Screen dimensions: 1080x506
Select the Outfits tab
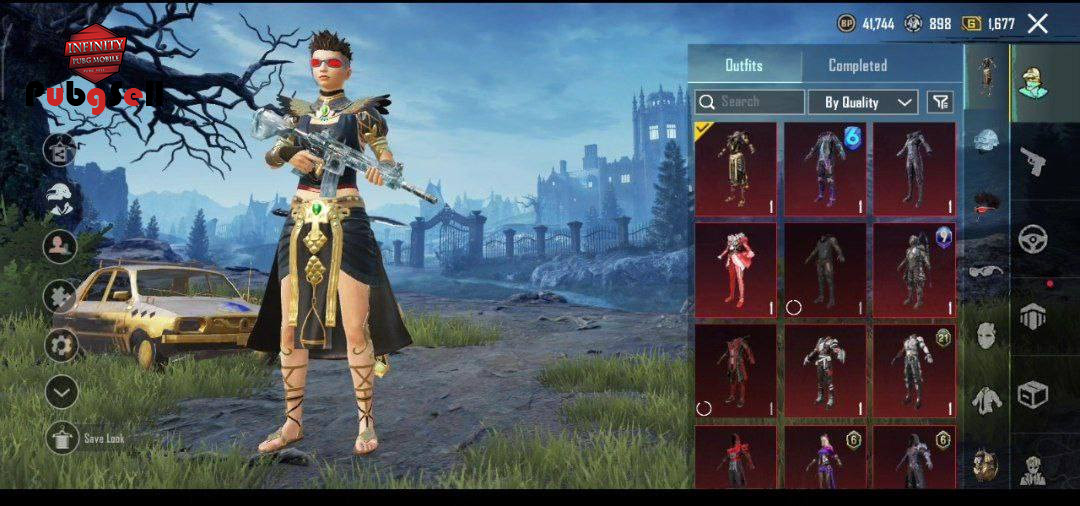[743, 65]
